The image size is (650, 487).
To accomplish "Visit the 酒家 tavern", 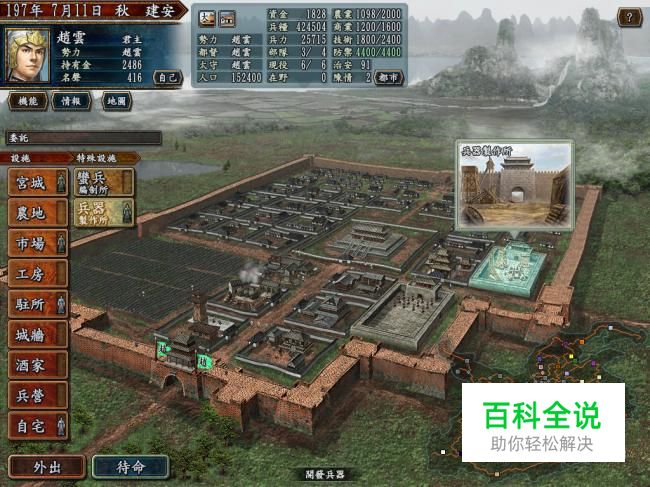I will pyautogui.click(x=37, y=365).
